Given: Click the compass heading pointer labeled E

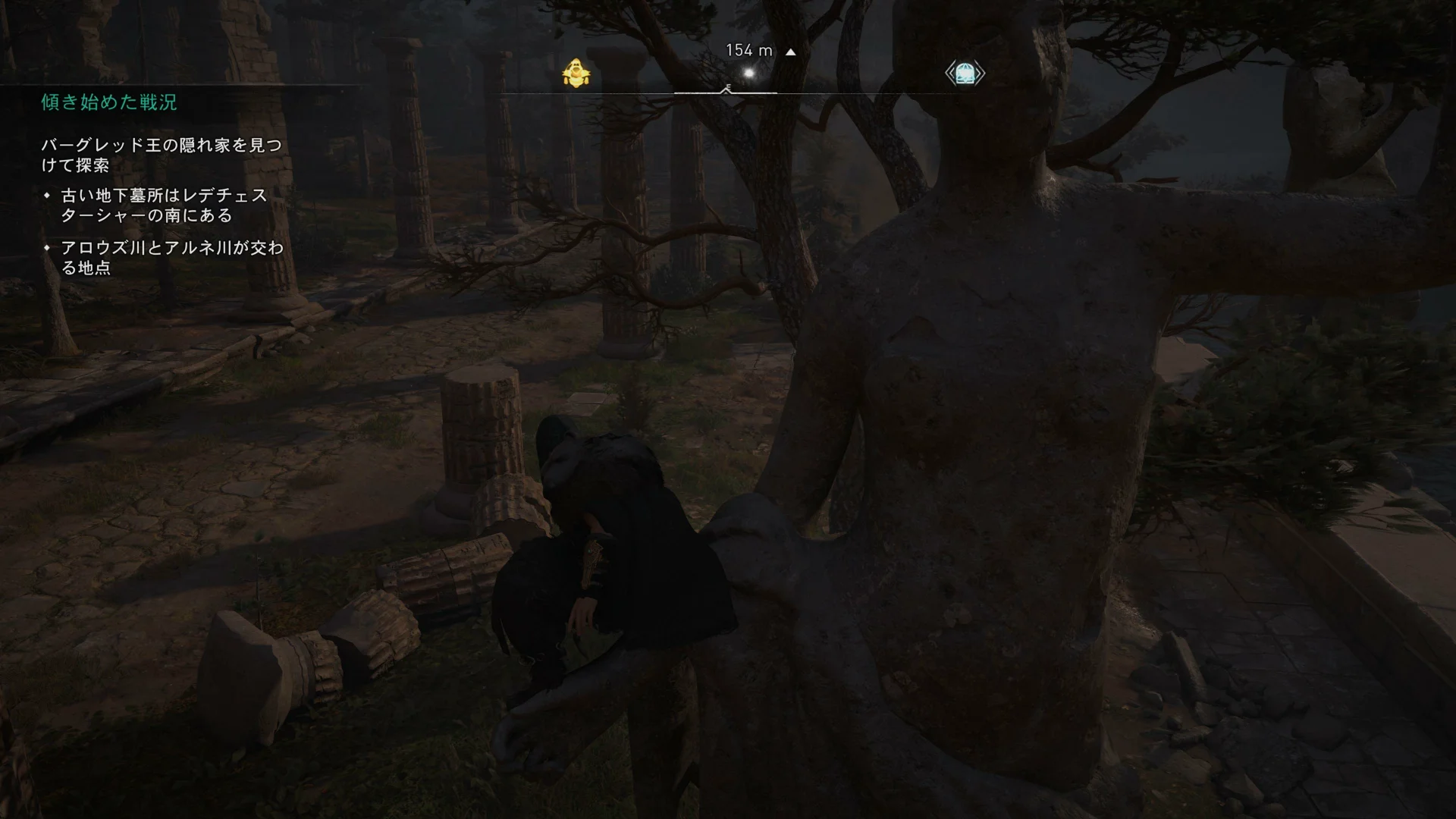Looking at the screenshot, I should (x=726, y=89).
